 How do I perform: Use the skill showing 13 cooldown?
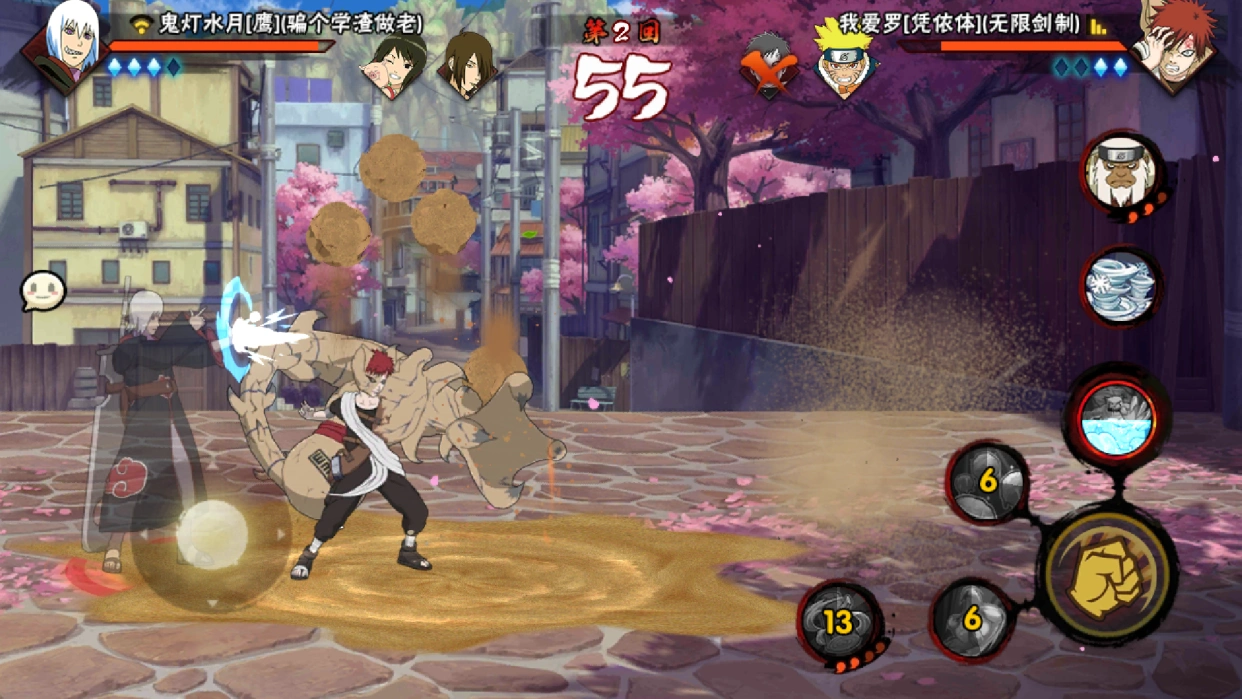tap(839, 623)
